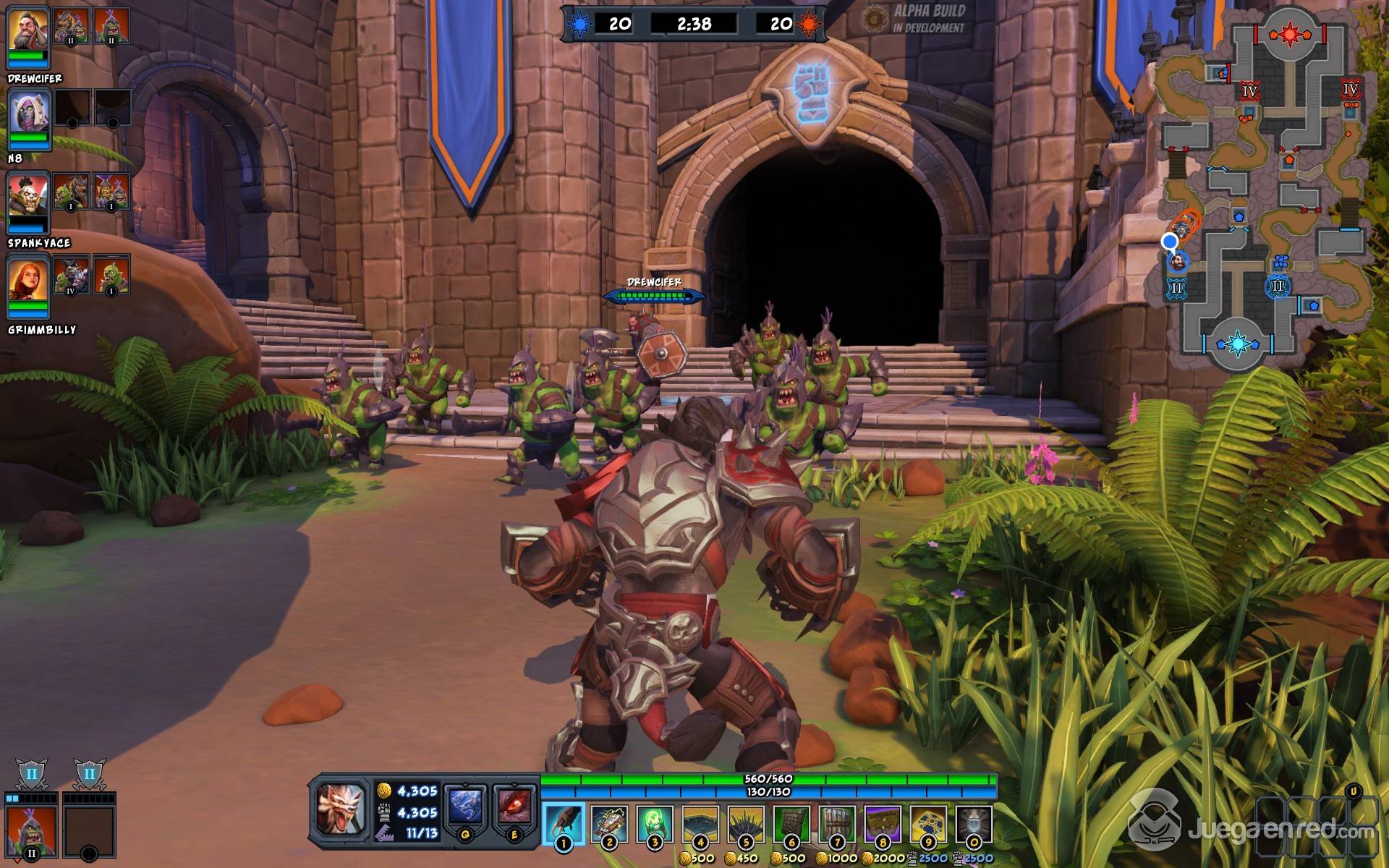Select the 500-coin floor trap in slot 4

point(700,824)
